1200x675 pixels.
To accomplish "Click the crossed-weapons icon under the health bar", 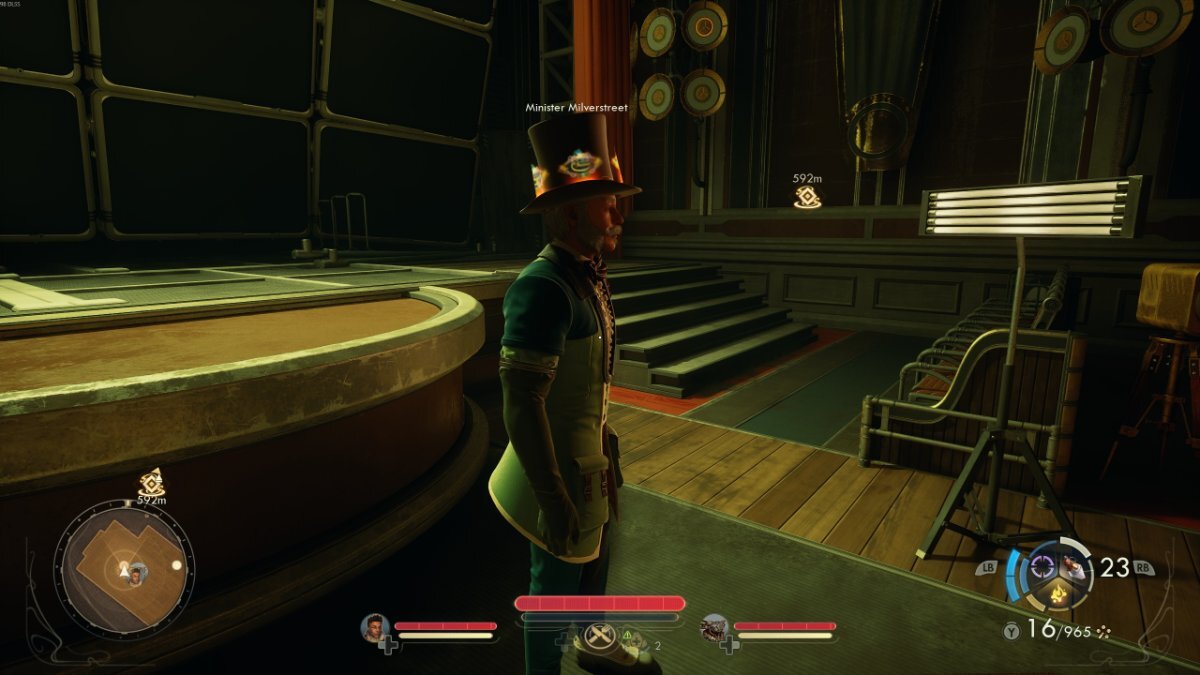I will pyautogui.click(x=598, y=636).
